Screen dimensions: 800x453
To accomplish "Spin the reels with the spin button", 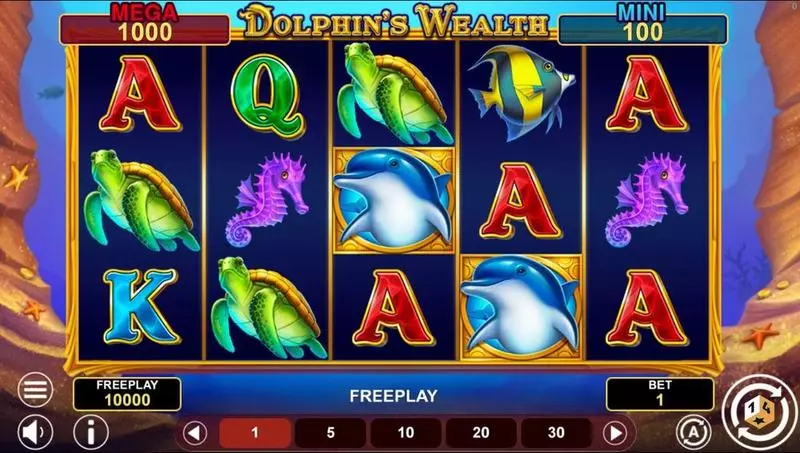I will [757, 408].
